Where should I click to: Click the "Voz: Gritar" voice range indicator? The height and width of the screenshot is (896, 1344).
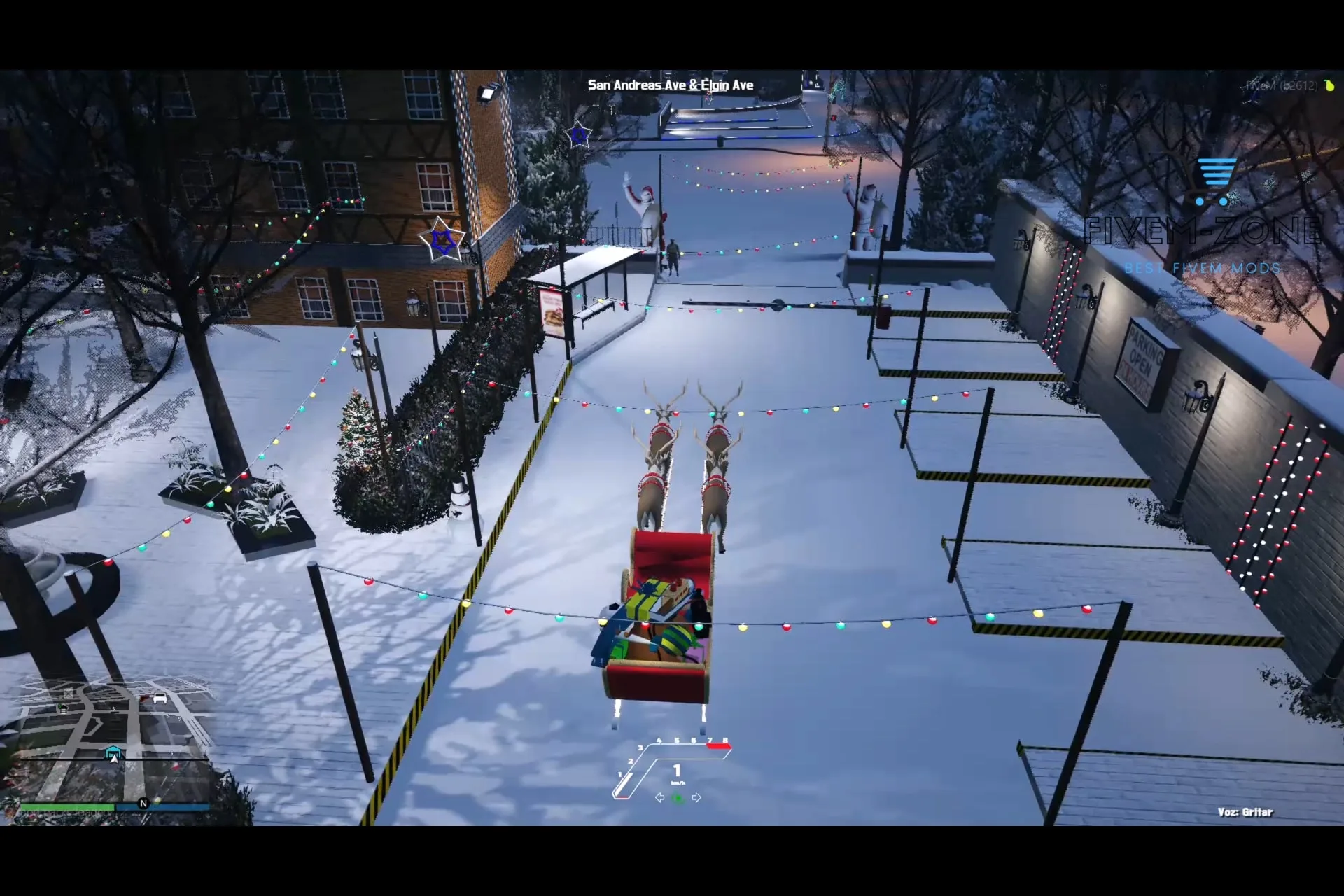pos(1245,812)
